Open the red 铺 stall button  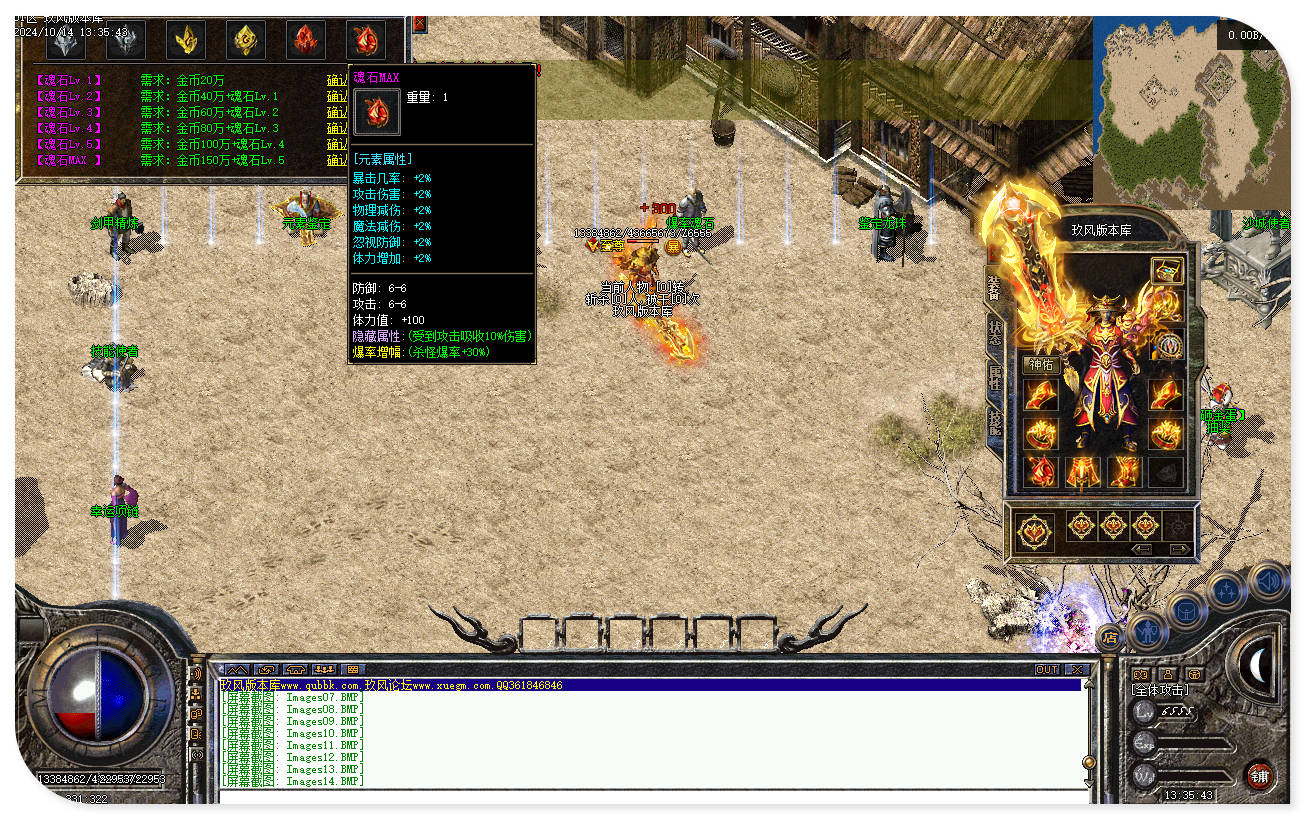point(1259,775)
